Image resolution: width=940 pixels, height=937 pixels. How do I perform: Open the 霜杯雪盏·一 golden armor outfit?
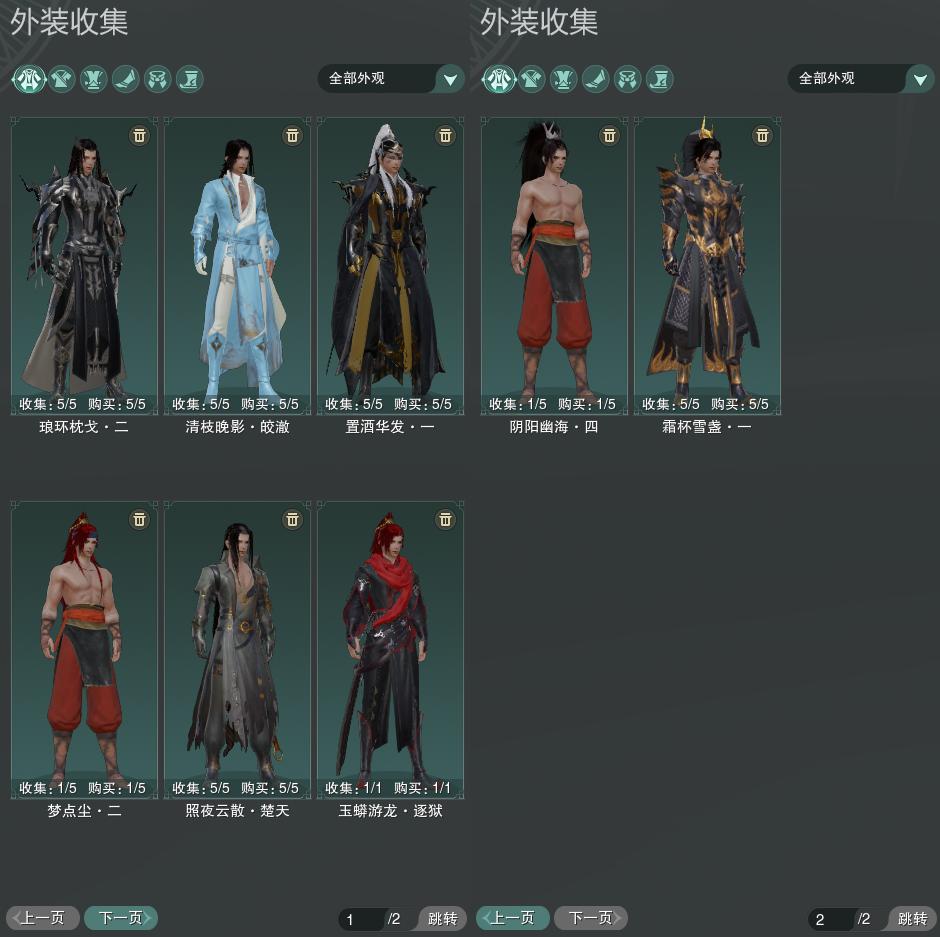[707, 265]
